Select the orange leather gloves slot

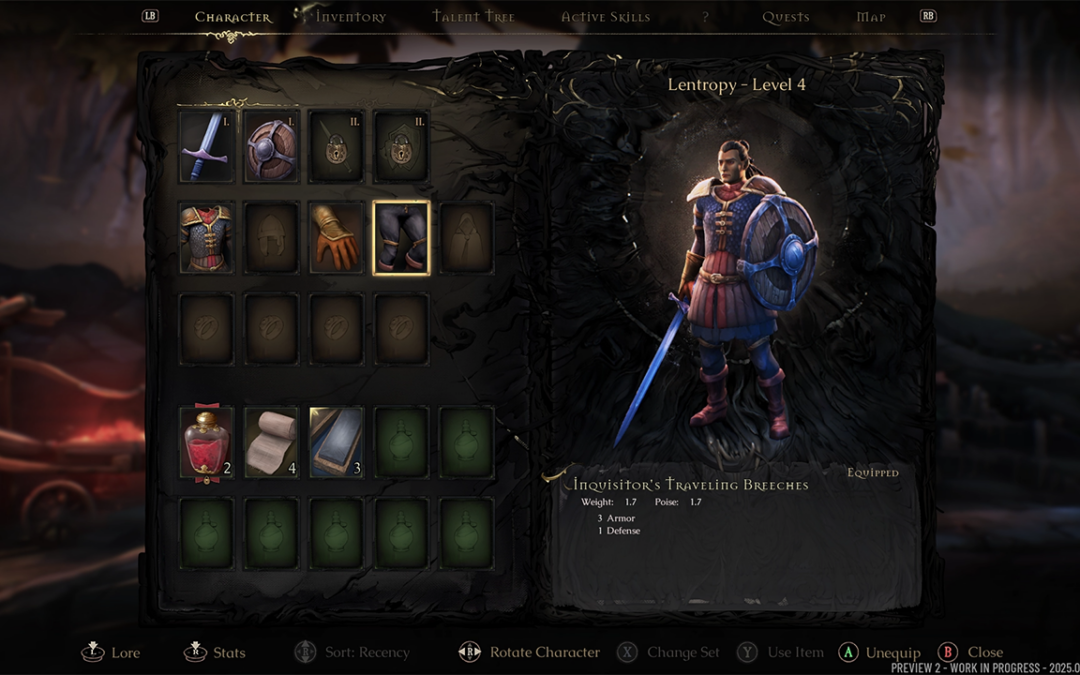[x=337, y=238]
